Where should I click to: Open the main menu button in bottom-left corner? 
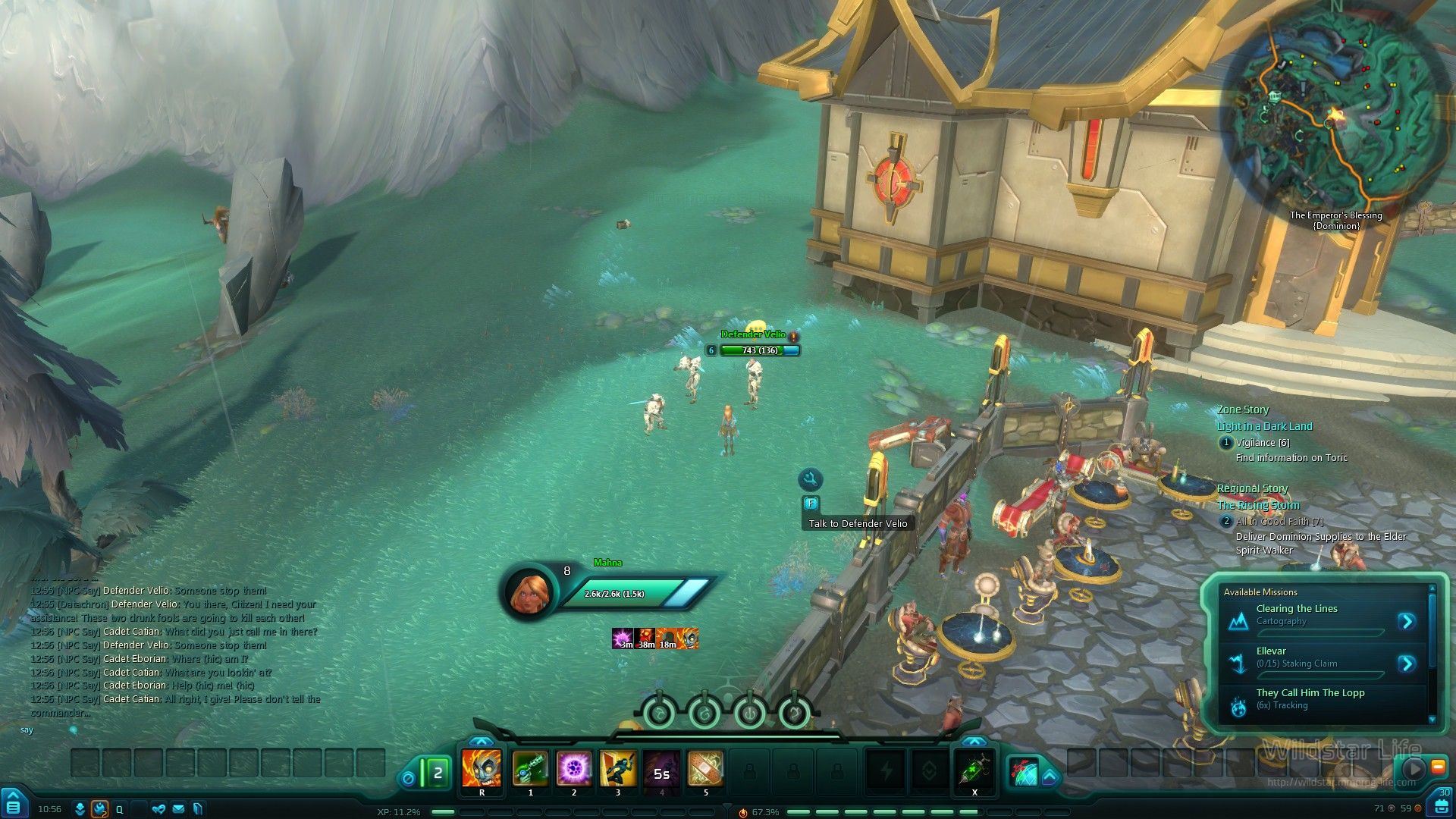[x=13, y=805]
